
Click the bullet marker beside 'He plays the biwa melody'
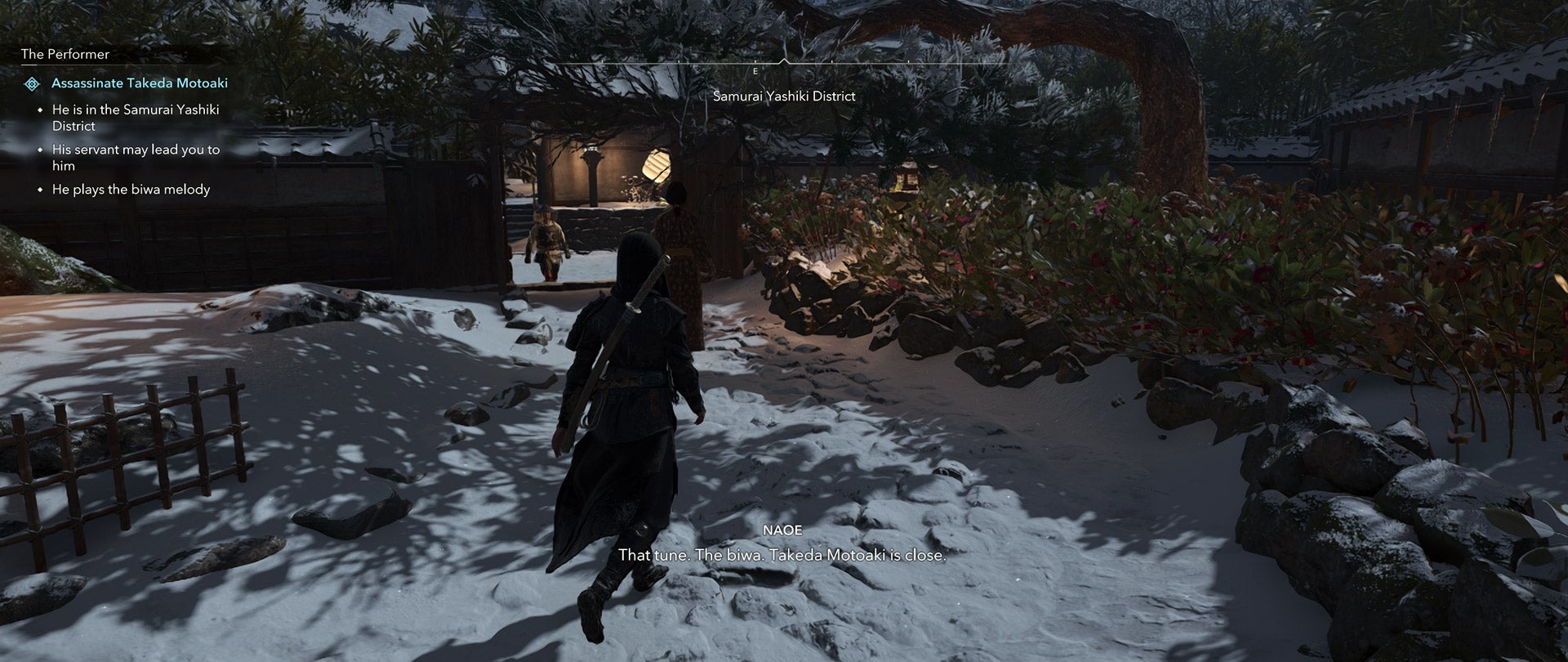point(39,189)
